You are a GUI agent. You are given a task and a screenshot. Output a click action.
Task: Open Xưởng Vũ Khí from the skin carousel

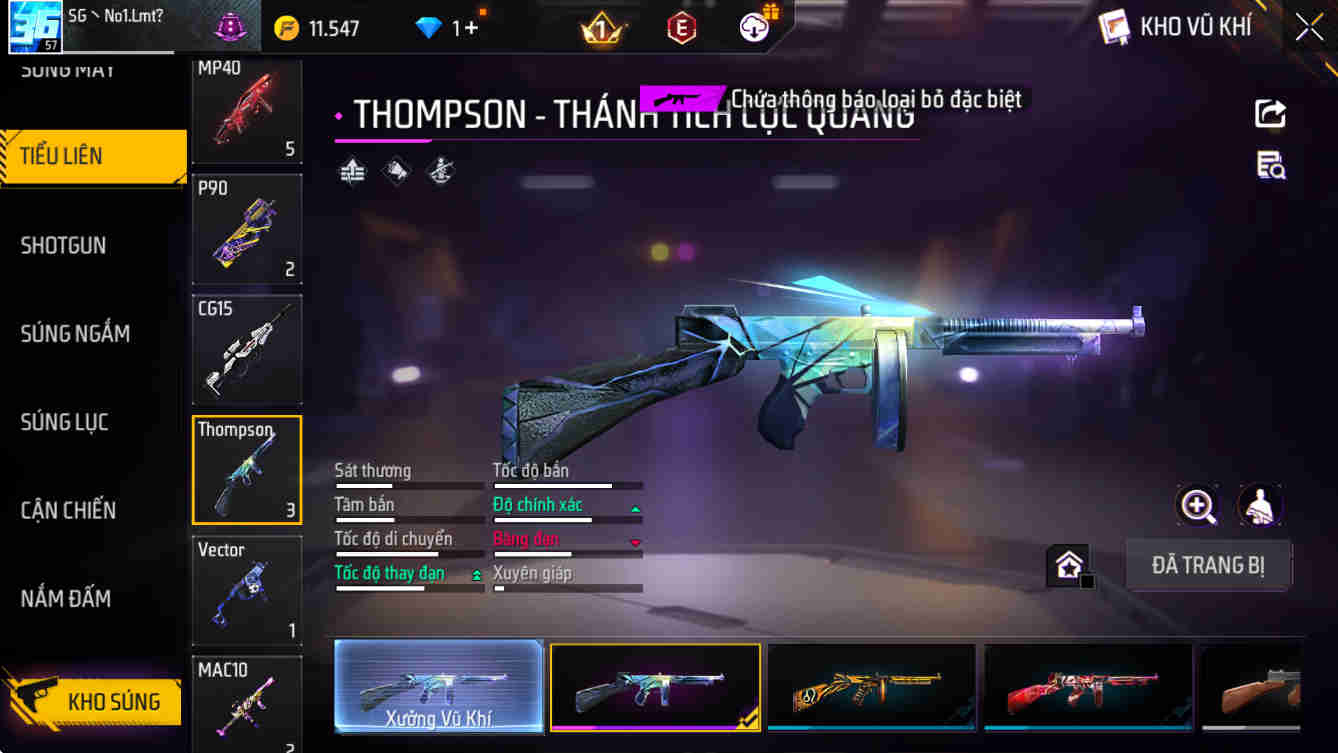pos(438,687)
